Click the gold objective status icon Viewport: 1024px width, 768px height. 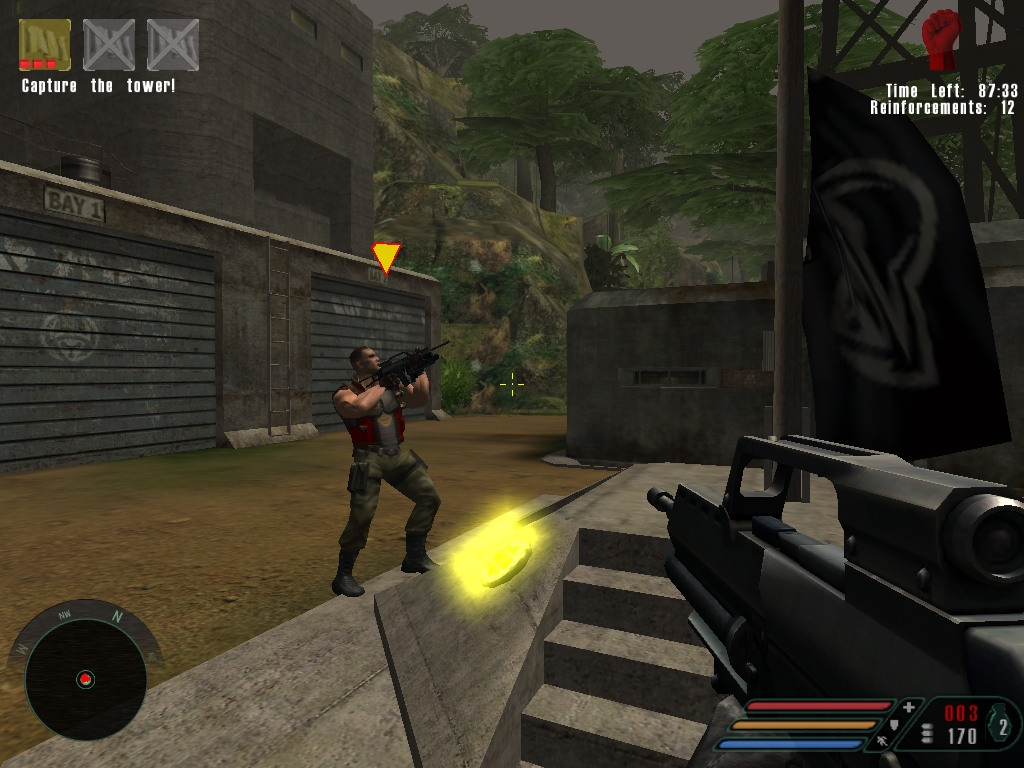tap(45, 45)
